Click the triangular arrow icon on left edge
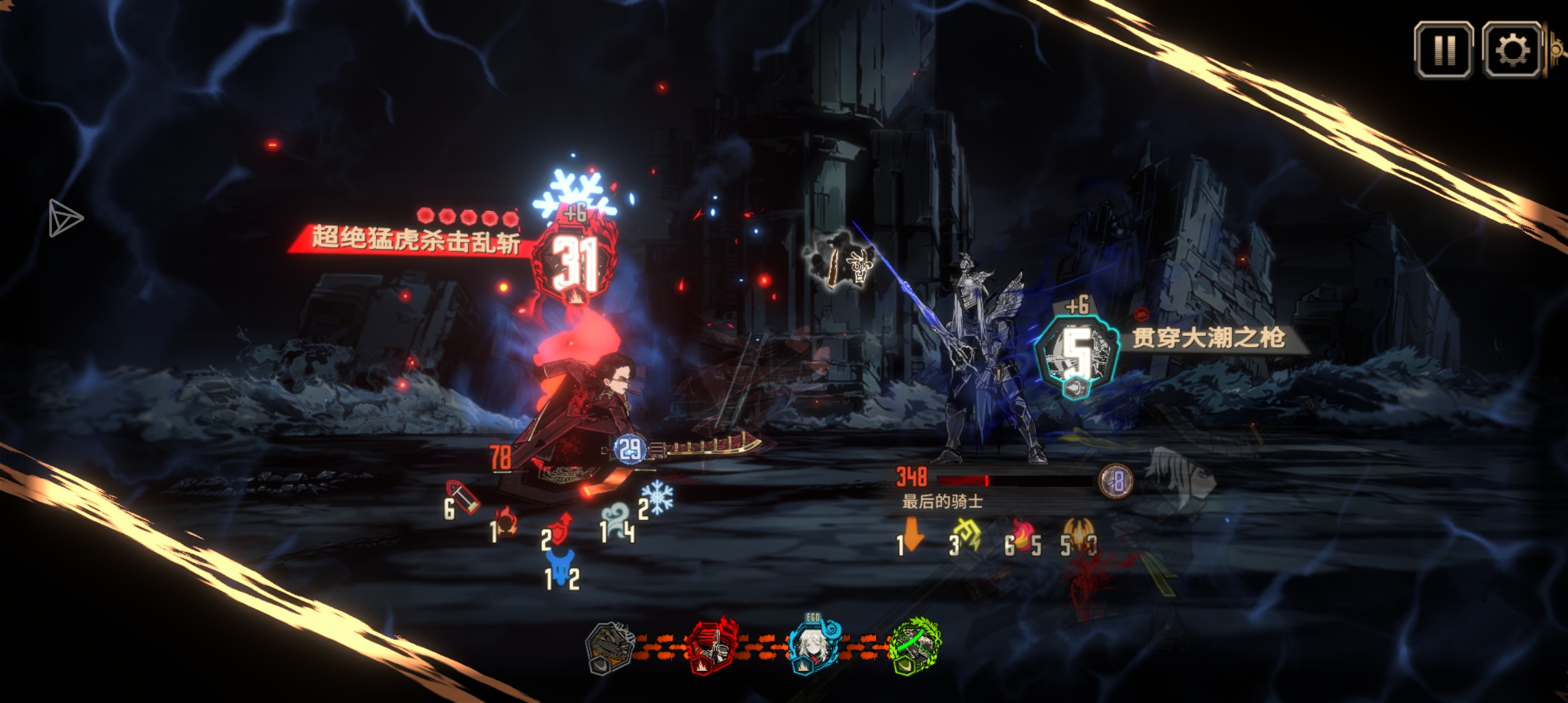Screen dimensions: 1568x703 click(x=65, y=218)
